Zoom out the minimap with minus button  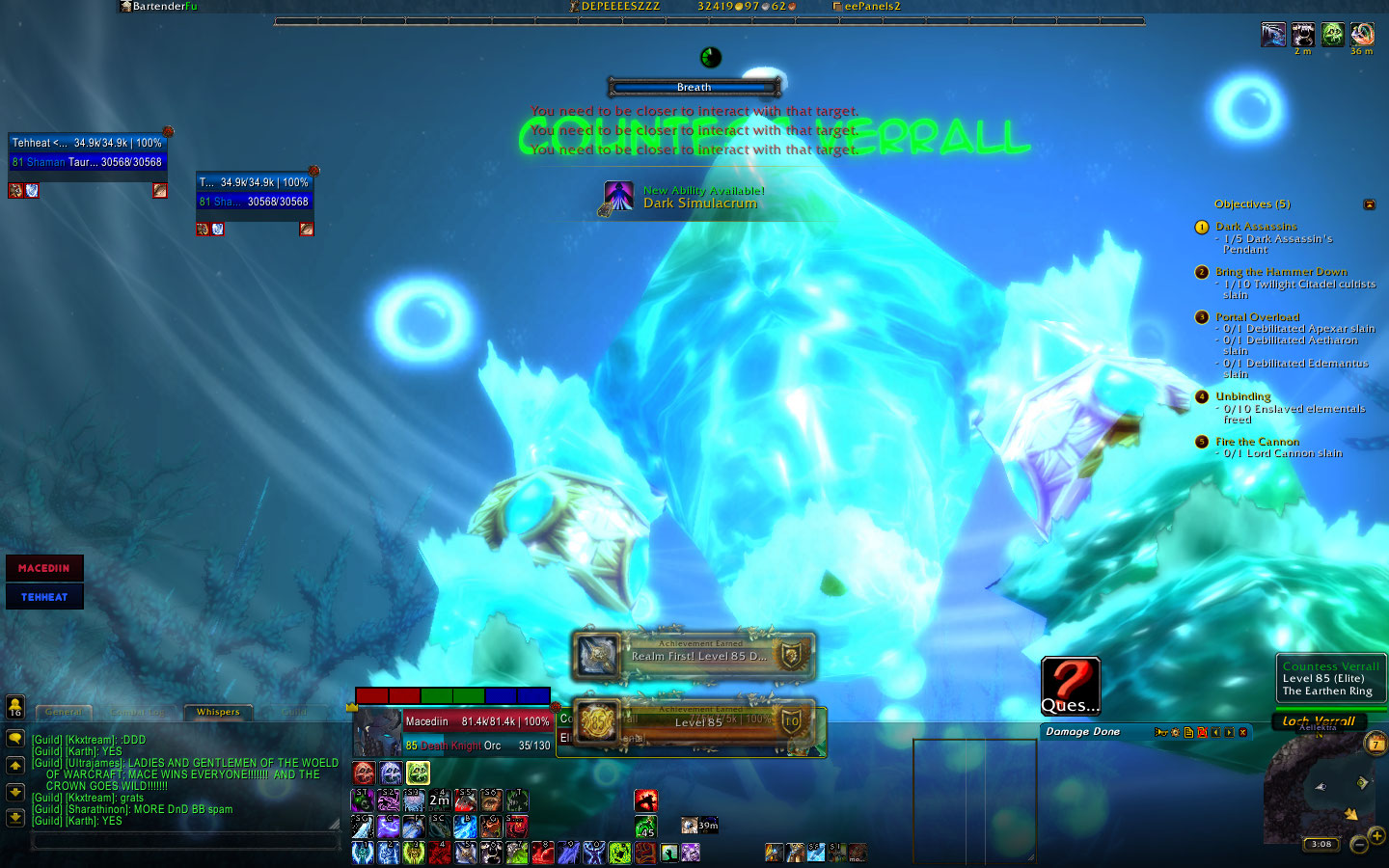tap(1359, 845)
